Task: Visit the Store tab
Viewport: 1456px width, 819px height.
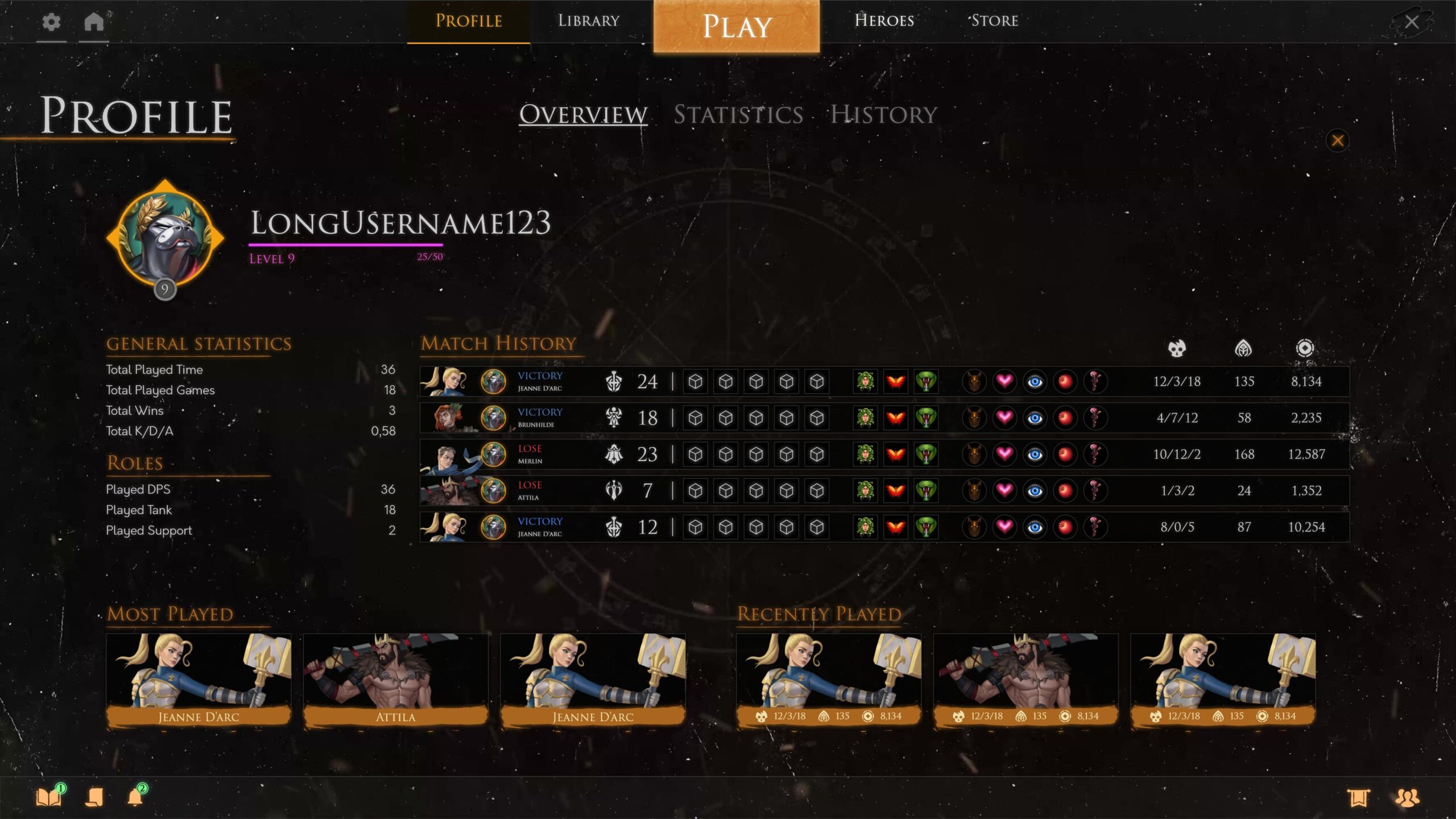Action: pyautogui.click(x=994, y=21)
